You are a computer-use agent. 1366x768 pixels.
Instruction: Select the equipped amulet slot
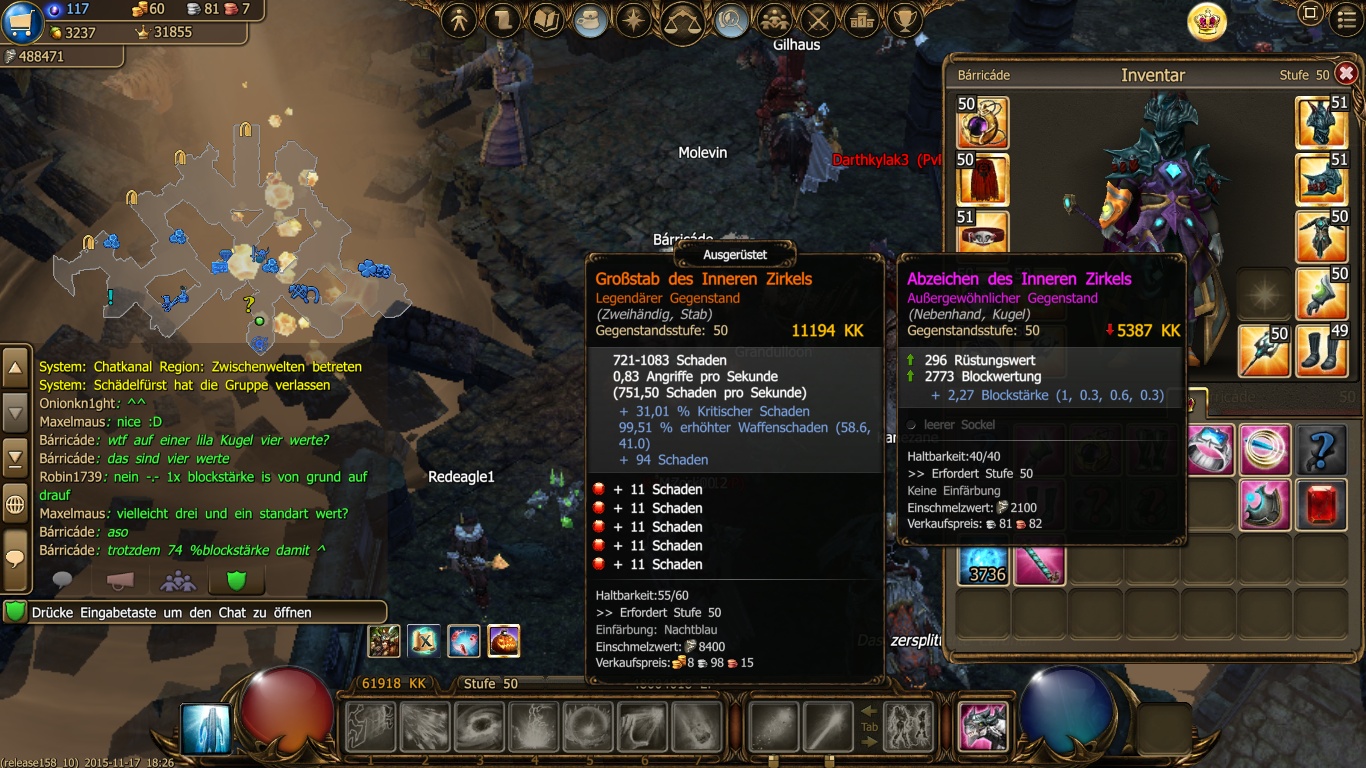click(983, 122)
